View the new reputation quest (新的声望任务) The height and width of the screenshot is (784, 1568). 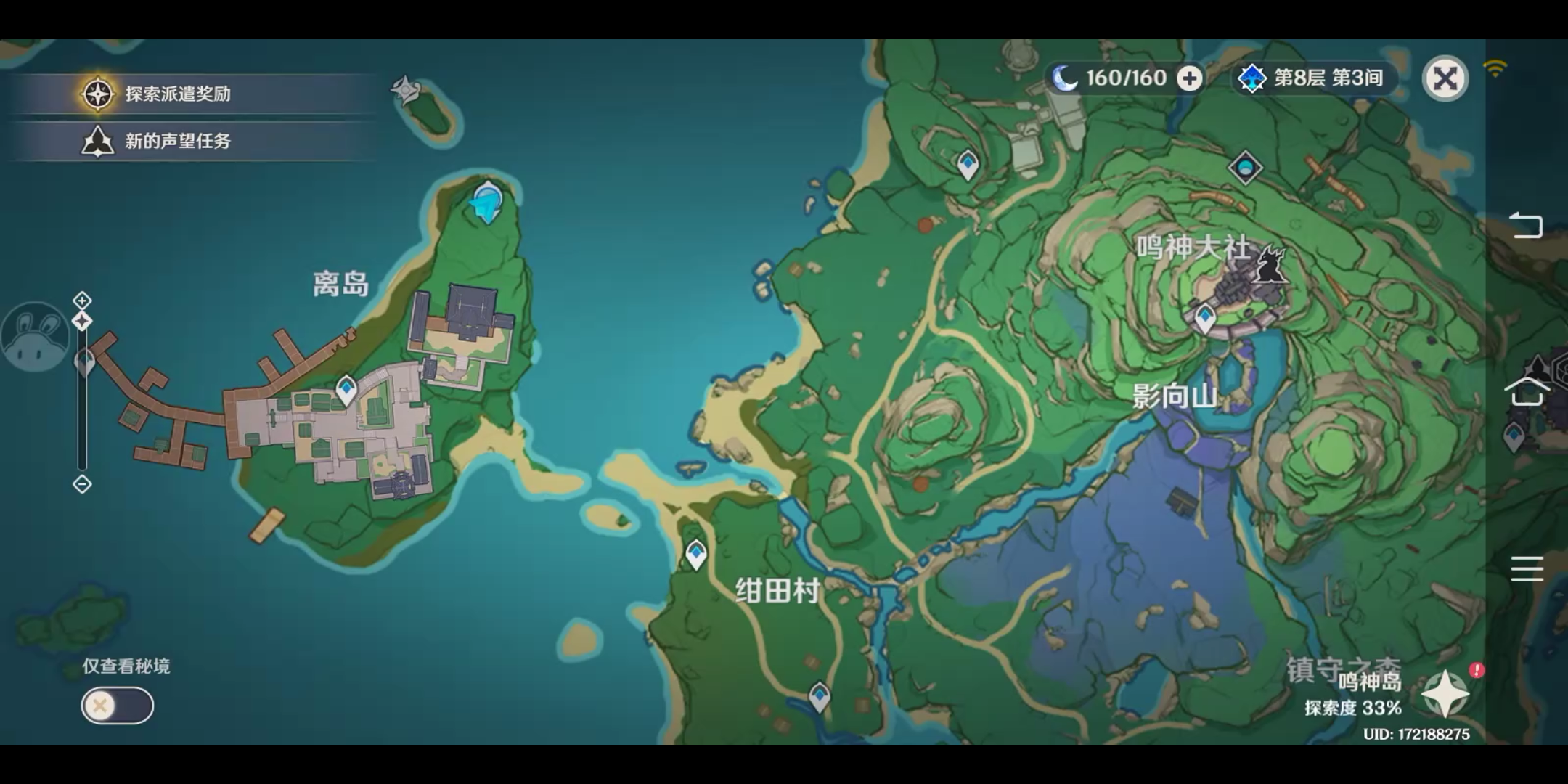[x=174, y=142]
